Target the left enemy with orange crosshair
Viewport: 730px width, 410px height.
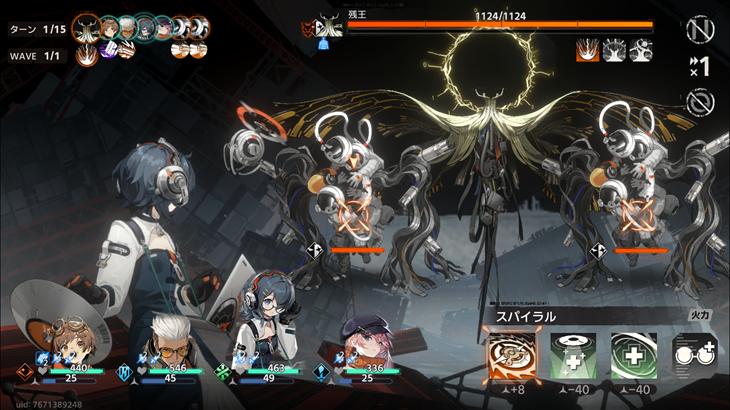(353, 215)
